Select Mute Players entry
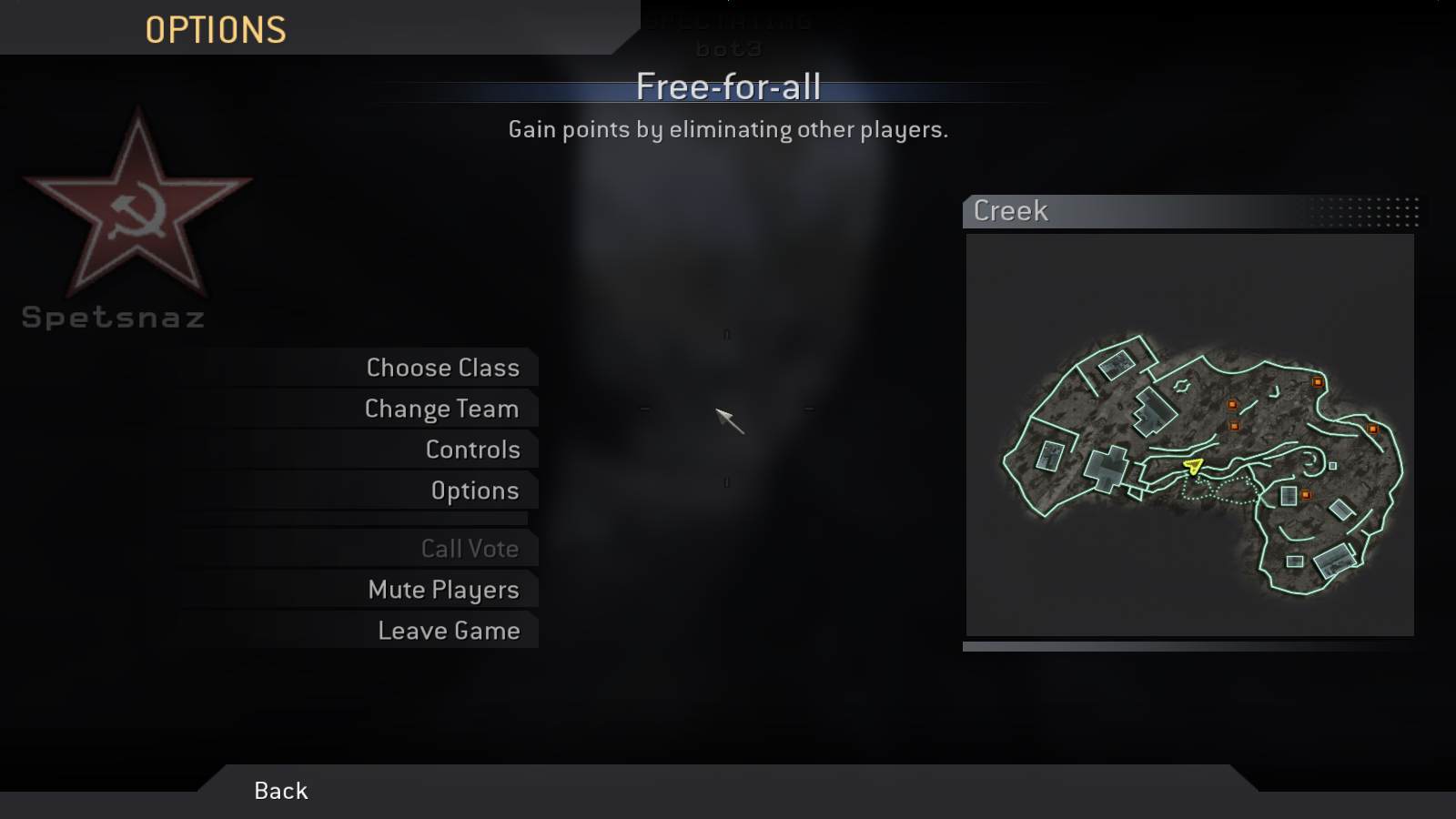Viewport: 1456px width, 819px height. point(443,590)
